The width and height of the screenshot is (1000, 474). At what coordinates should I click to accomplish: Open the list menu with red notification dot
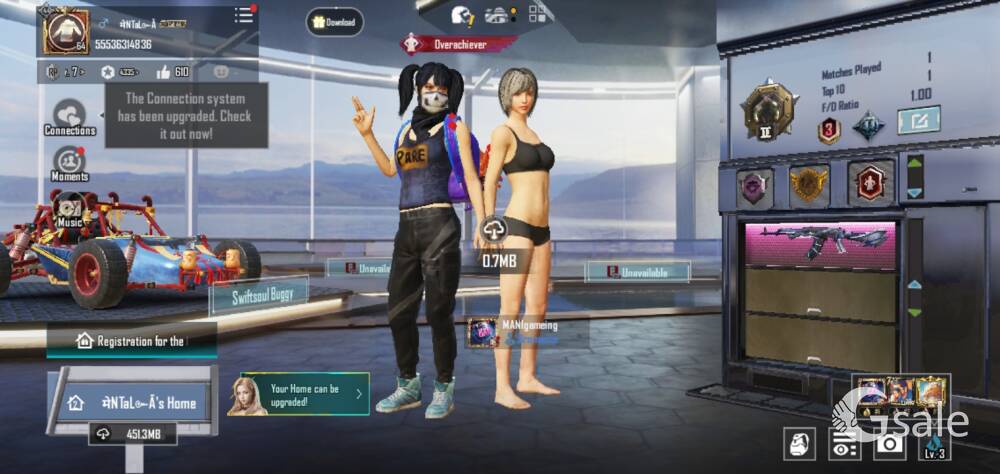click(x=244, y=15)
